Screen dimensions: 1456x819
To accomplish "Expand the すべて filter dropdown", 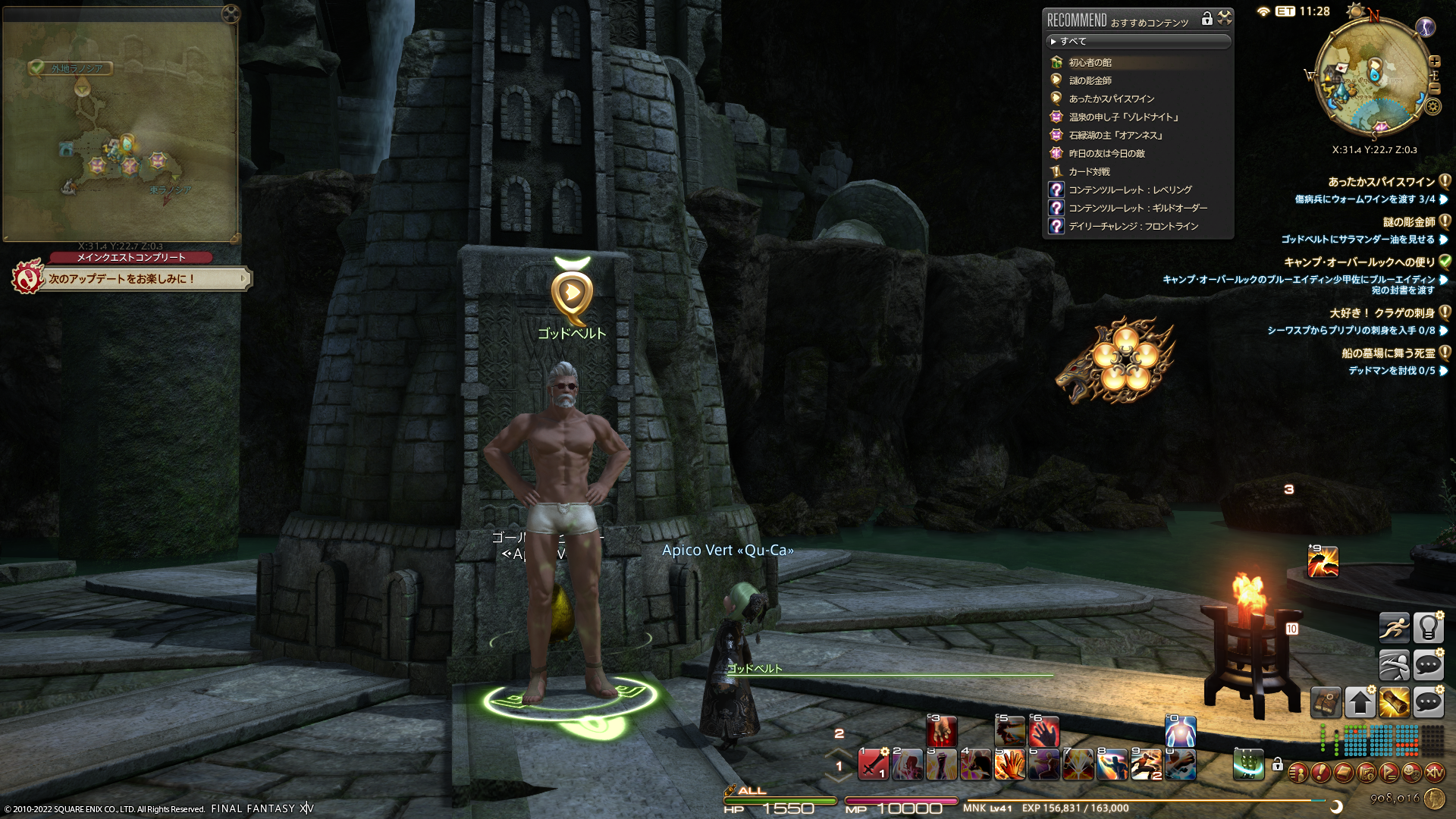I will pos(1137,41).
